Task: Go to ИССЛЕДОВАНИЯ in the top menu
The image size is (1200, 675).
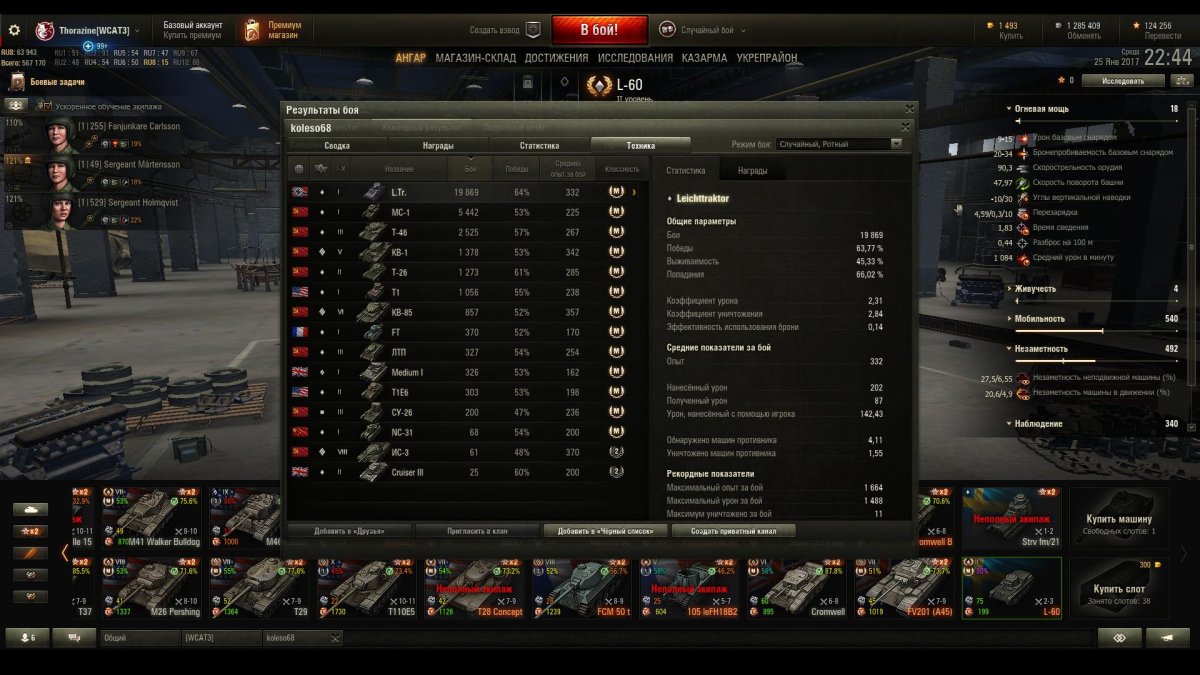Action: pos(635,58)
